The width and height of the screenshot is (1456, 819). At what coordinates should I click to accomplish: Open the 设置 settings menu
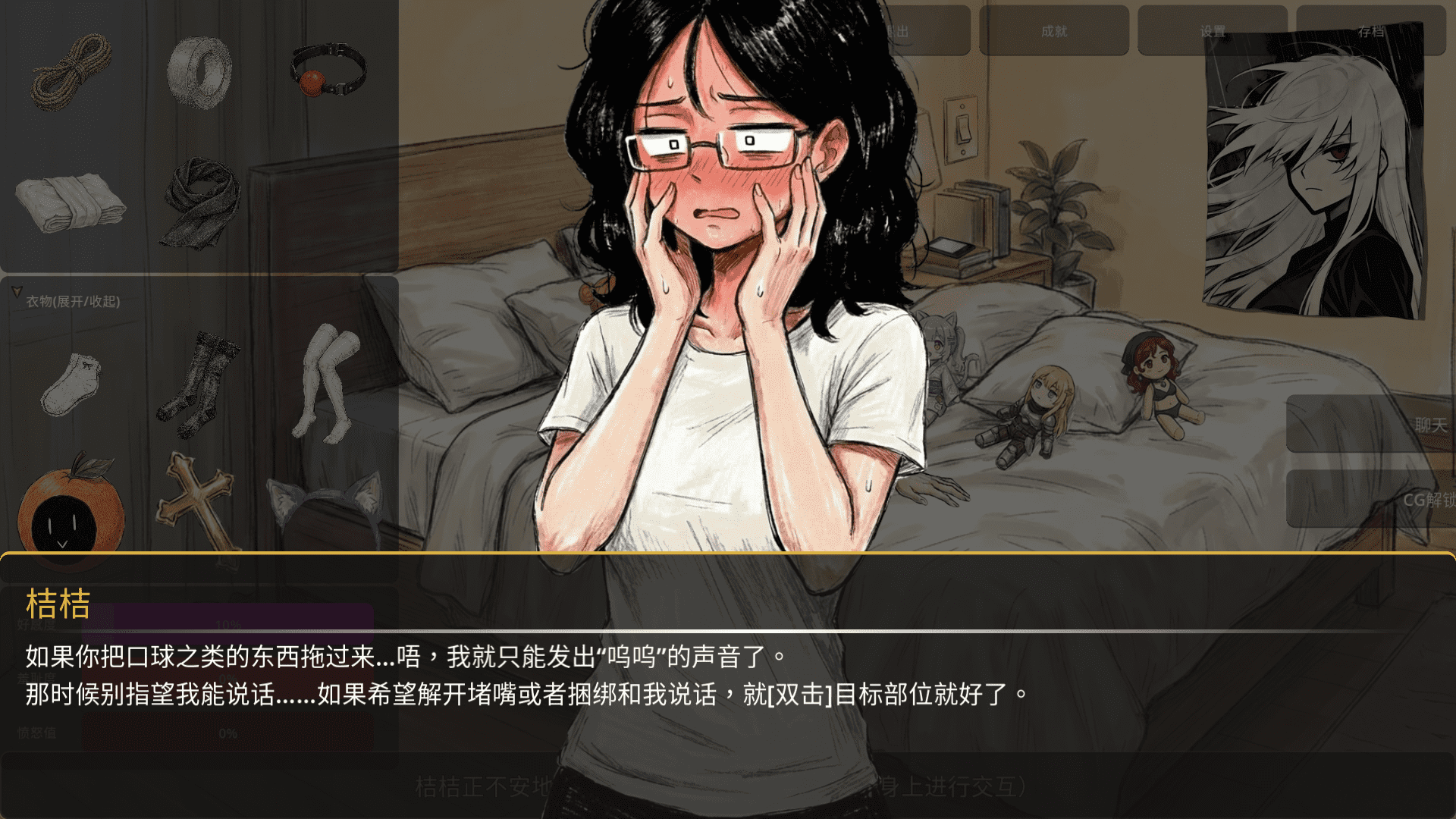[x=1213, y=30]
